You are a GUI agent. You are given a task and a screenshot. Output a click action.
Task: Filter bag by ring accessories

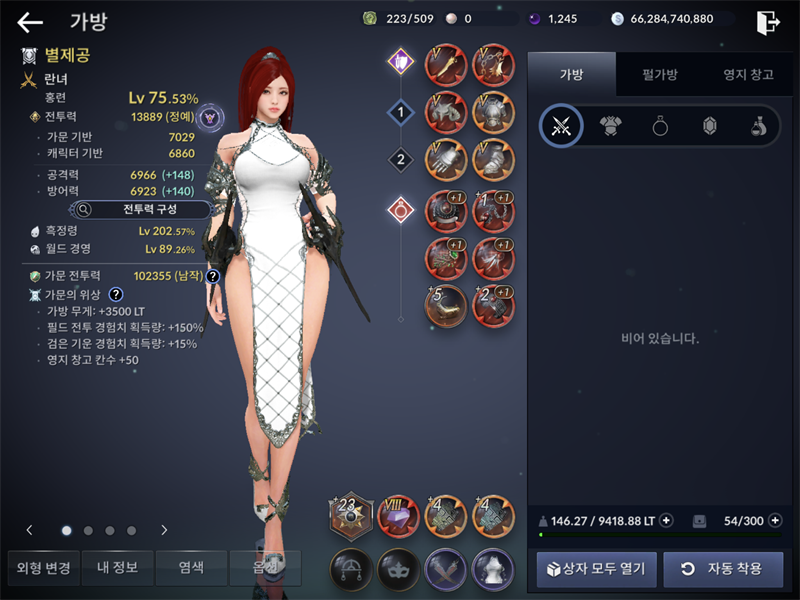[660, 126]
